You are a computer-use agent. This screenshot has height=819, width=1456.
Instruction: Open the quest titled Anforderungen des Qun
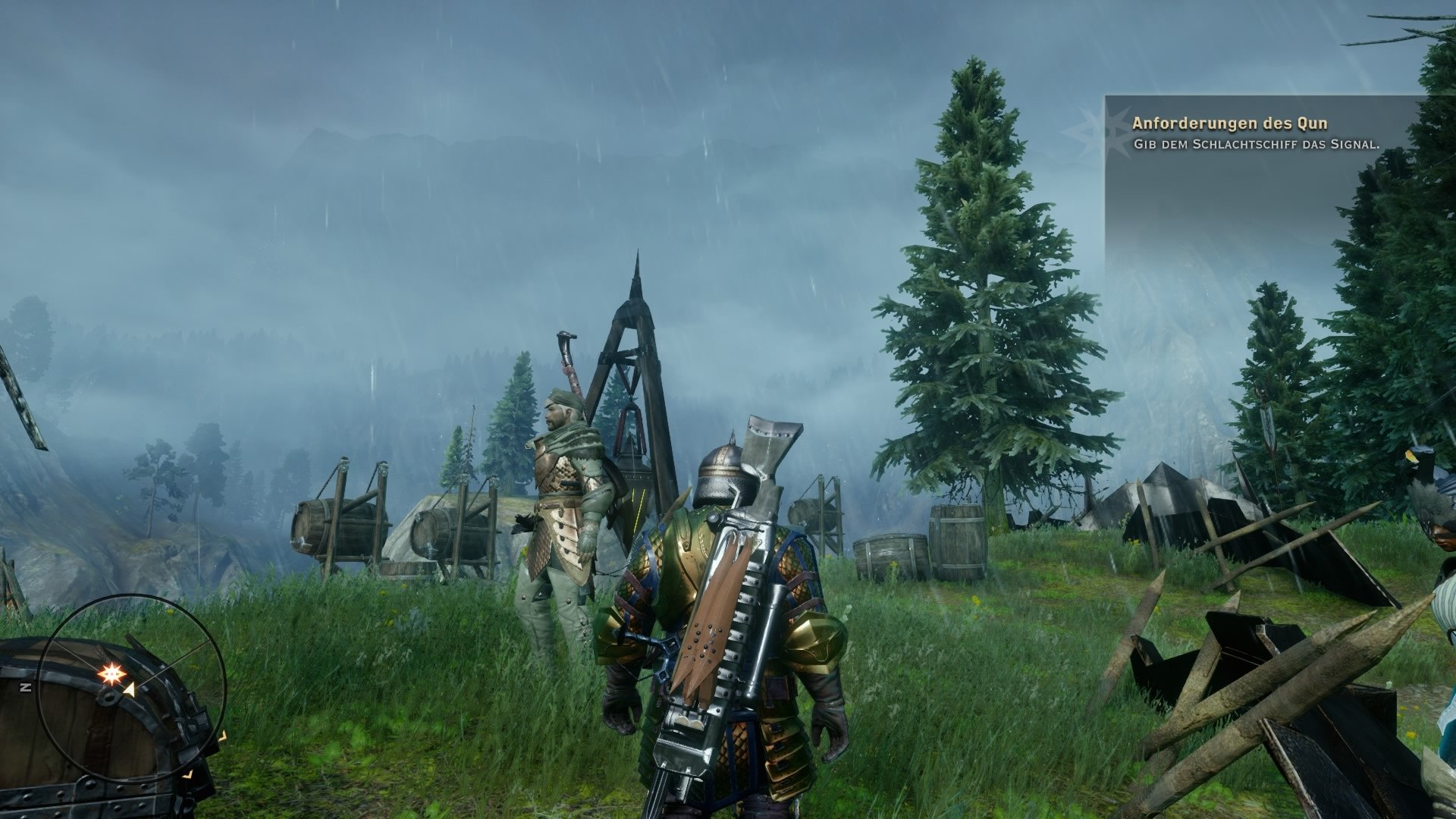[1229, 124]
